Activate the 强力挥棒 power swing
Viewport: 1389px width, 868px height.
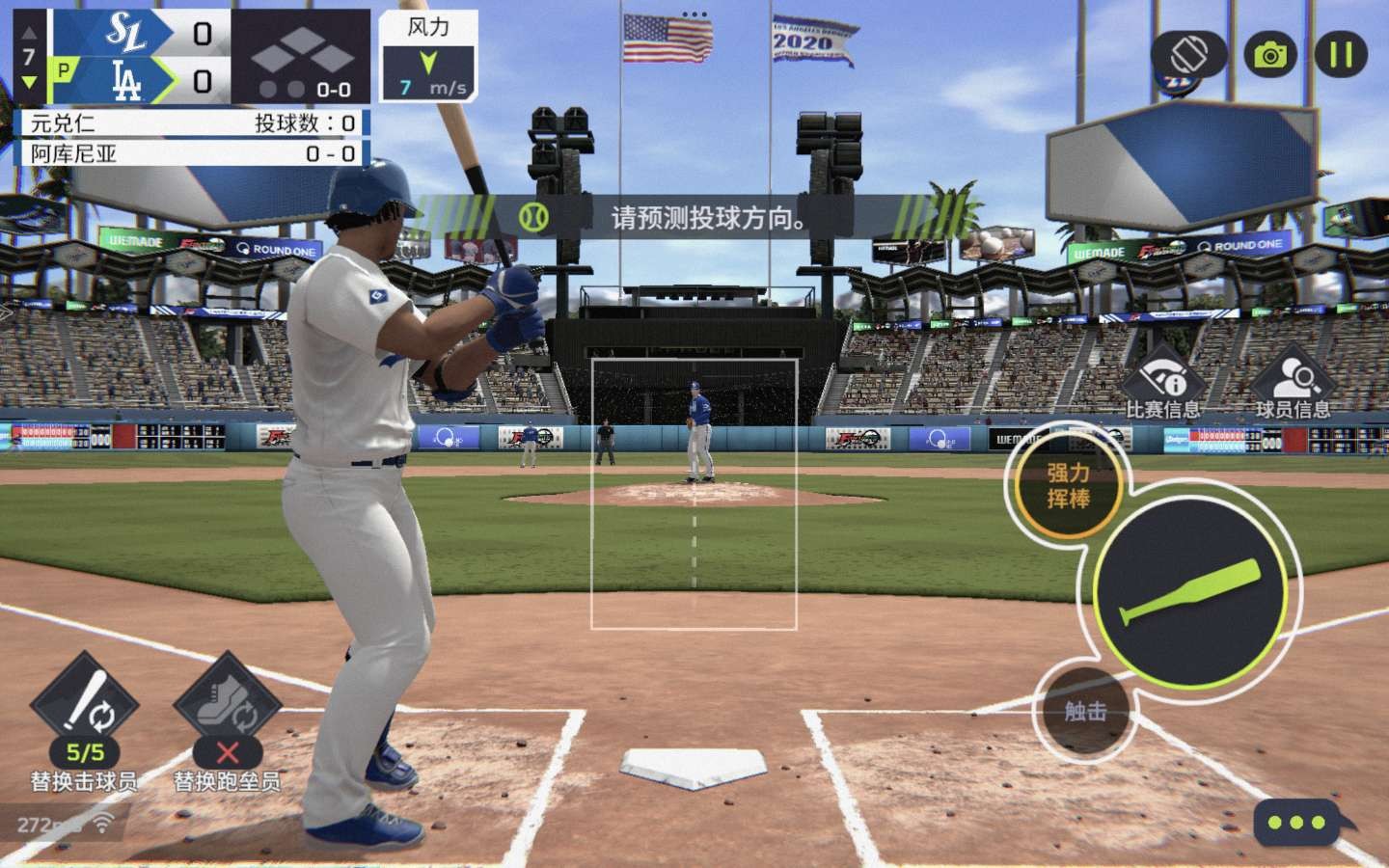pos(1068,486)
